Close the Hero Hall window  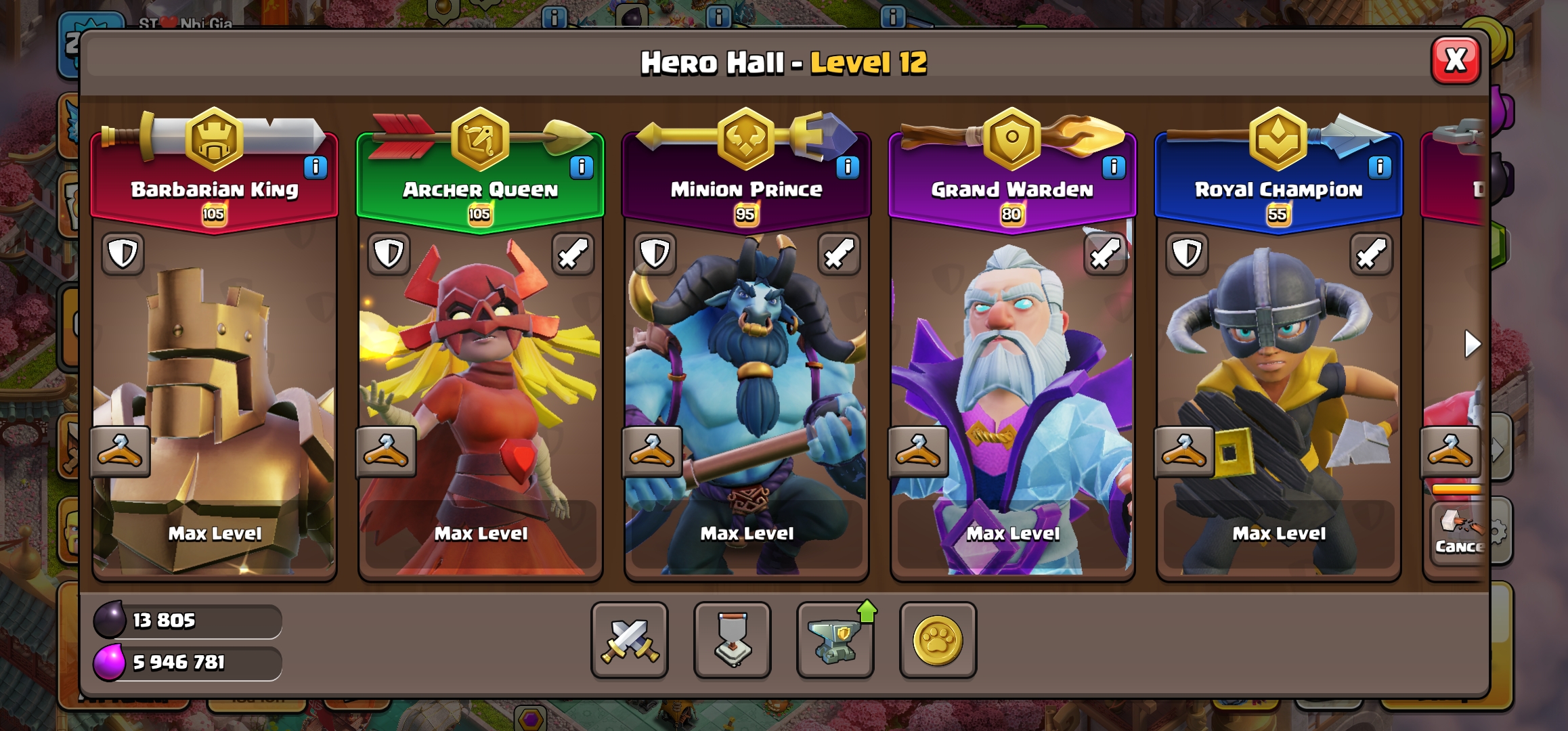[1455, 61]
